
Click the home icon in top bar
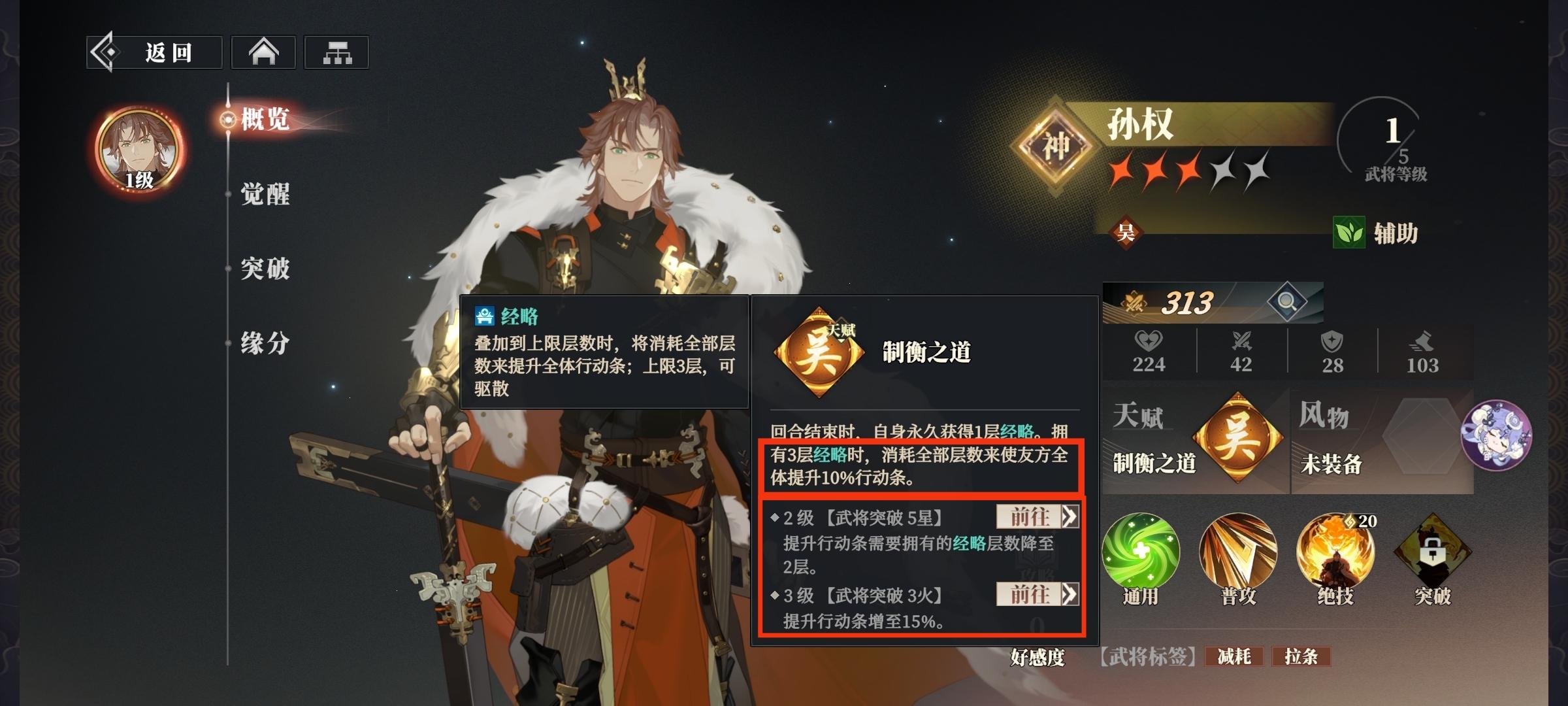tap(264, 51)
